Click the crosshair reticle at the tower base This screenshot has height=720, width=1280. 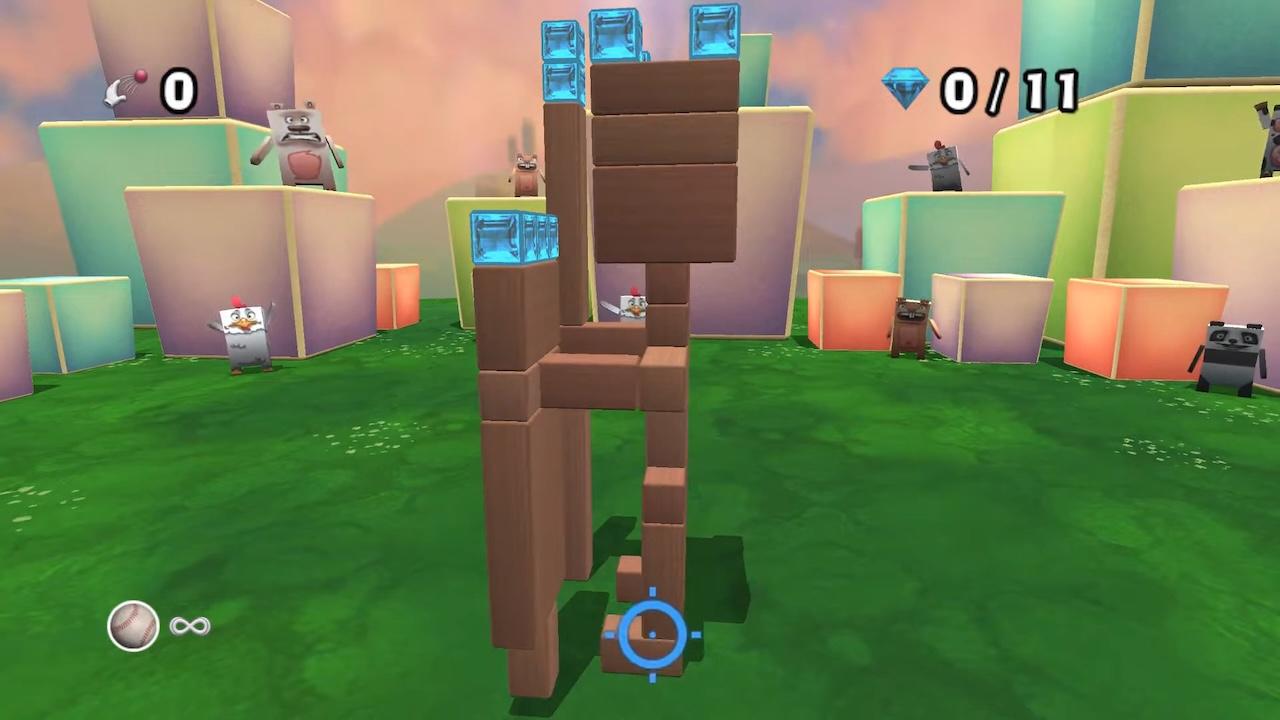pos(653,635)
